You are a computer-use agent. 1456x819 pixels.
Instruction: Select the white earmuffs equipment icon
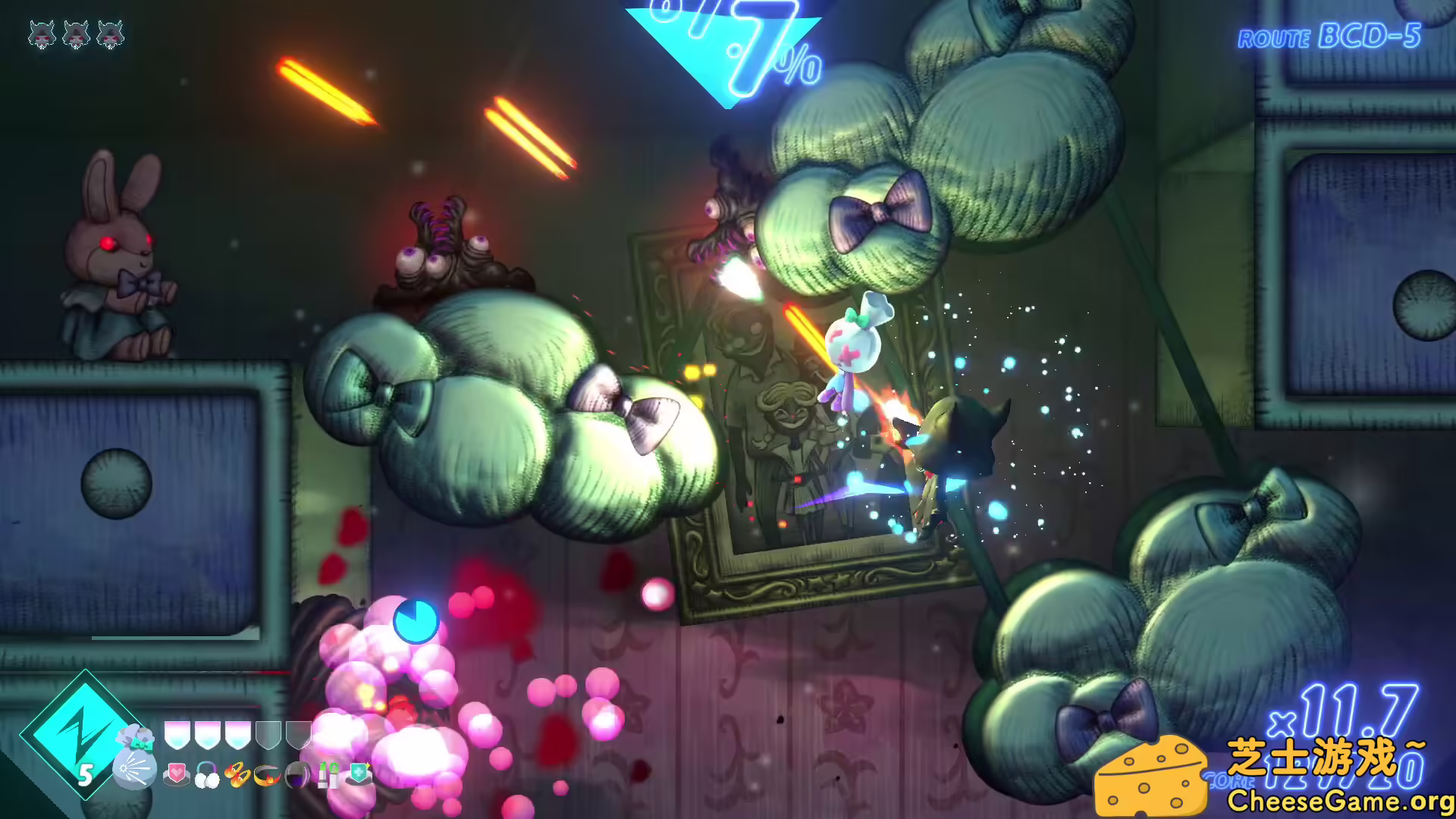point(206,774)
